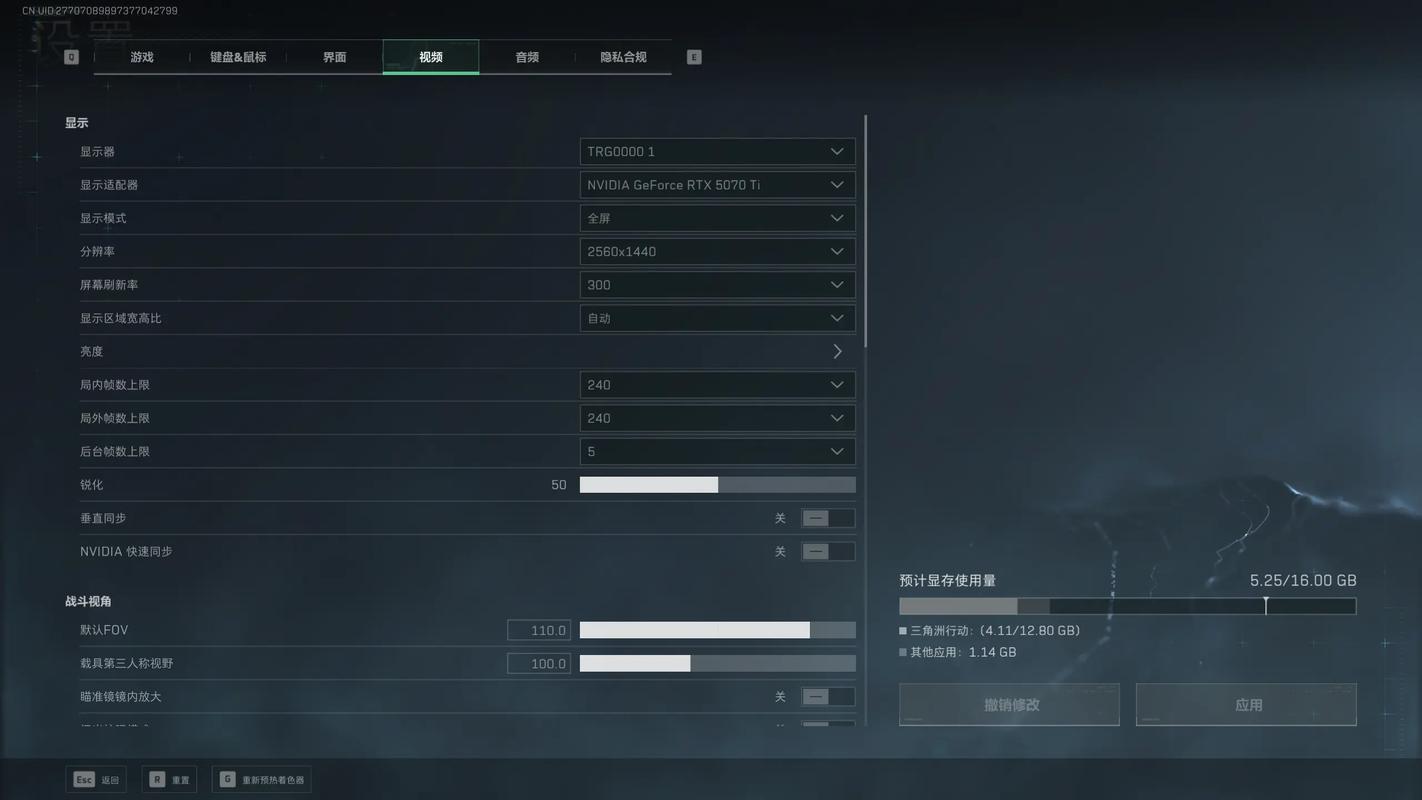The width and height of the screenshot is (1422, 800).
Task: Click the 撤销修改 undo changes button
Action: click(1009, 701)
